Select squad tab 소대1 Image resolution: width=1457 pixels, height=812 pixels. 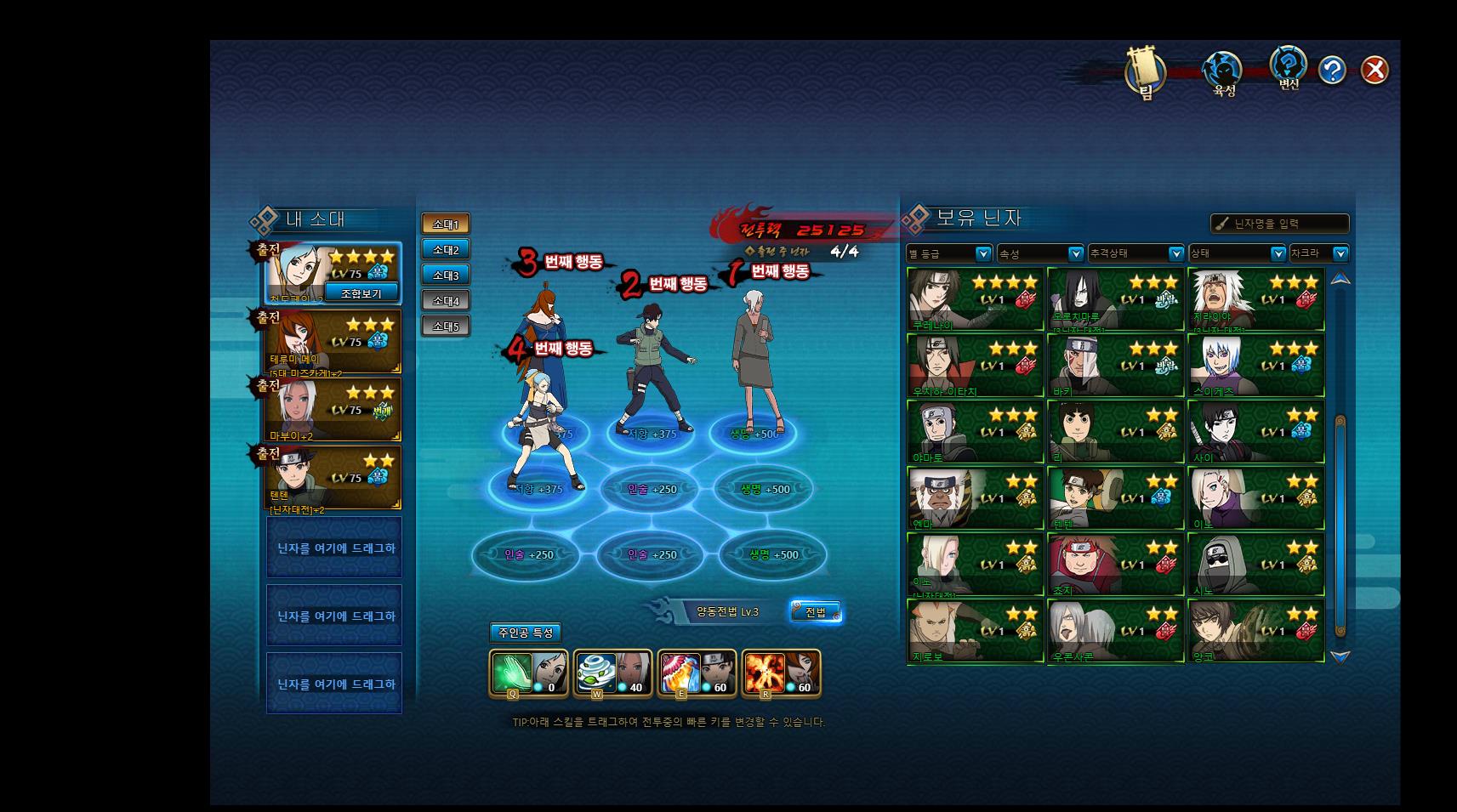coord(446,224)
